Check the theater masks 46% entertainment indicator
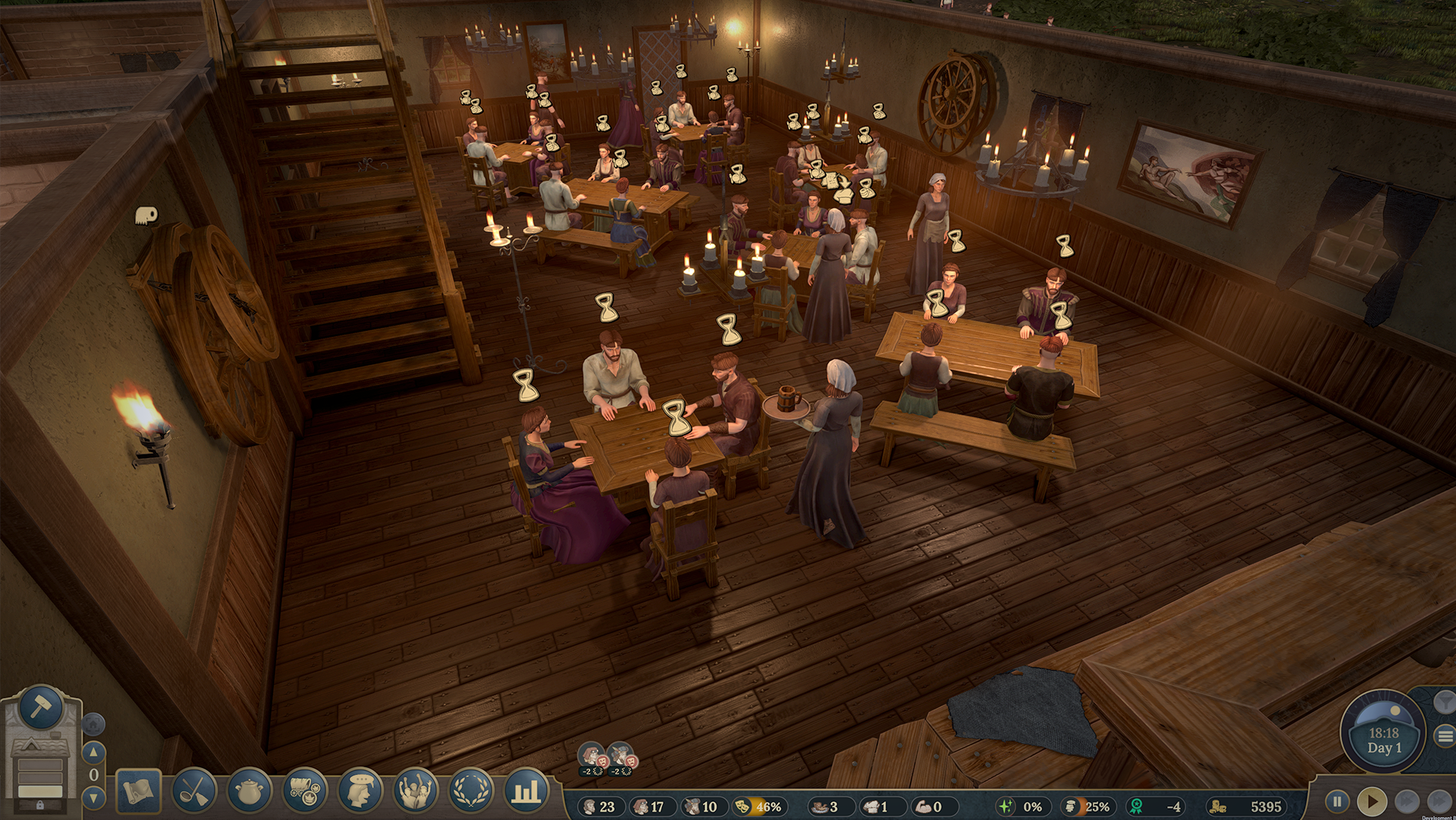 click(760, 807)
